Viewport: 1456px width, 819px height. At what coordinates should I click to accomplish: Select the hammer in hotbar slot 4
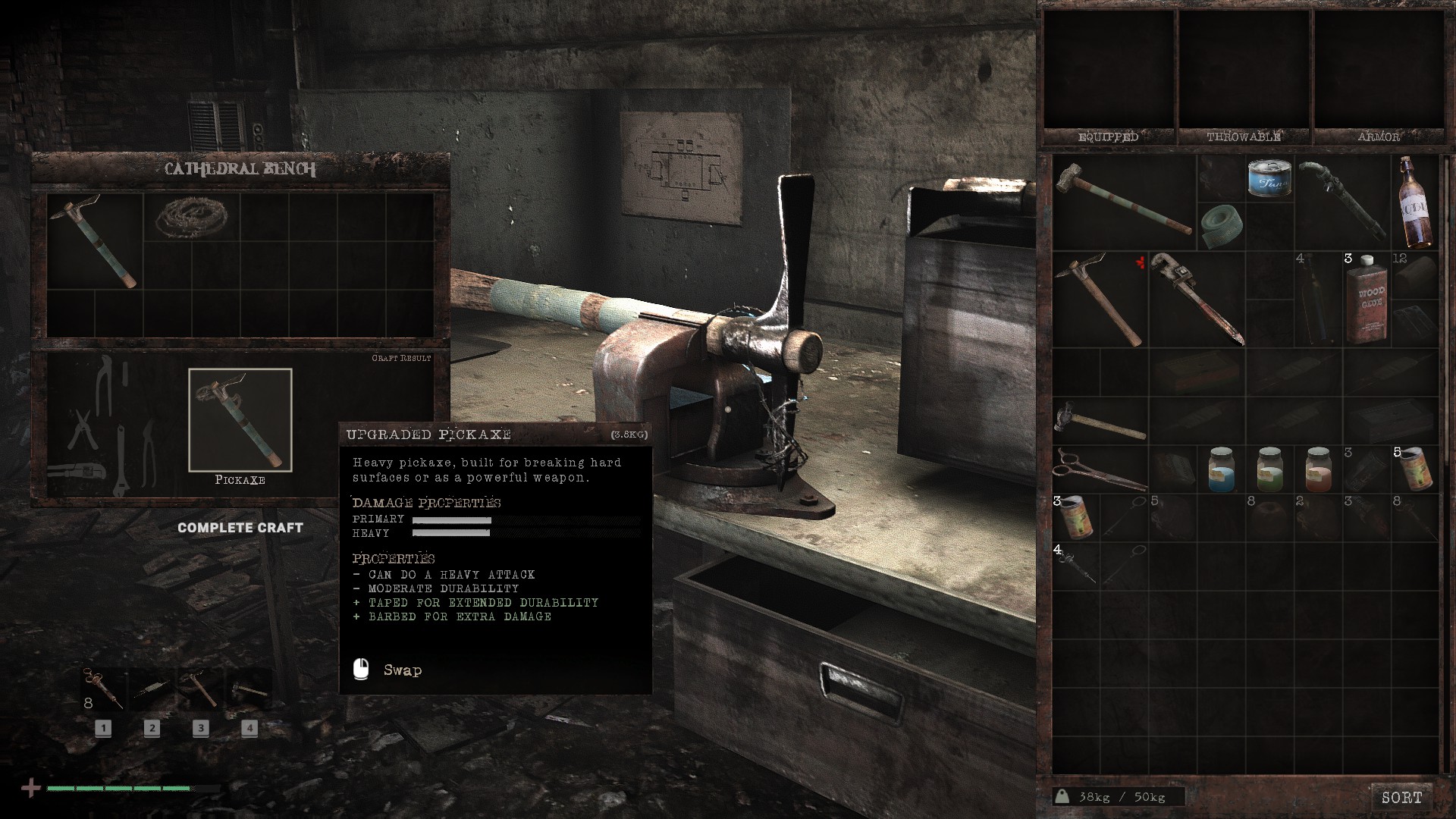[x=249, y=689]
